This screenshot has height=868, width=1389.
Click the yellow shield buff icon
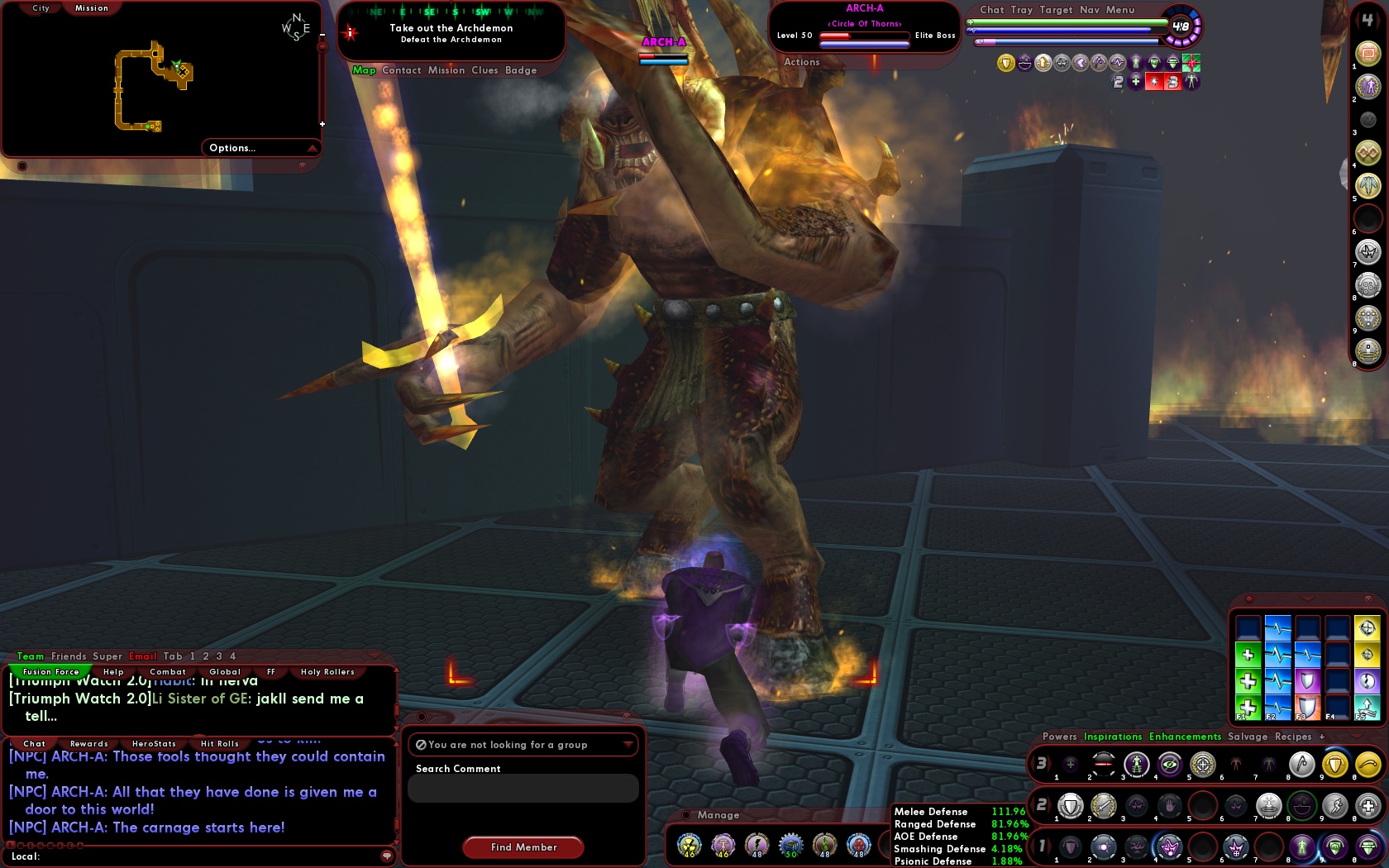(x=1334, y=764)
